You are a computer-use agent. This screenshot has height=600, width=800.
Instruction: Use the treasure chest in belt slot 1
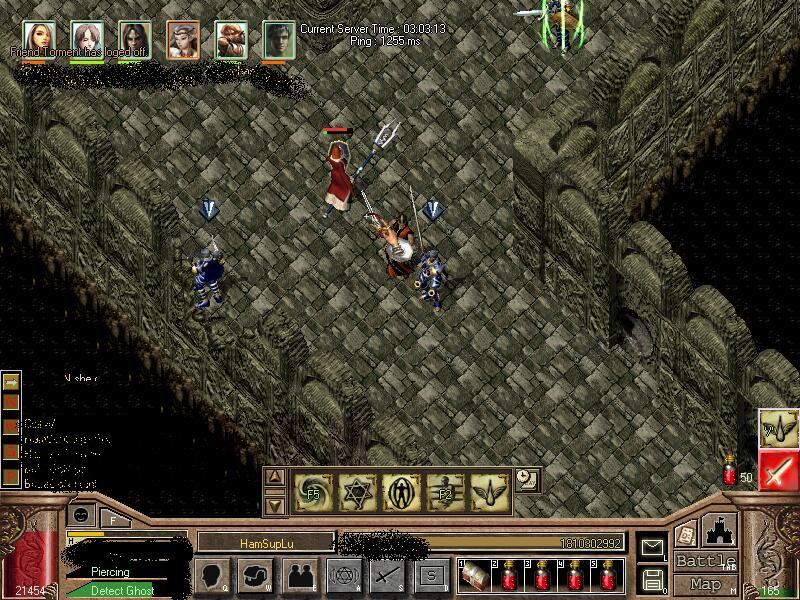pyautogui.click(x=474, y=575)
